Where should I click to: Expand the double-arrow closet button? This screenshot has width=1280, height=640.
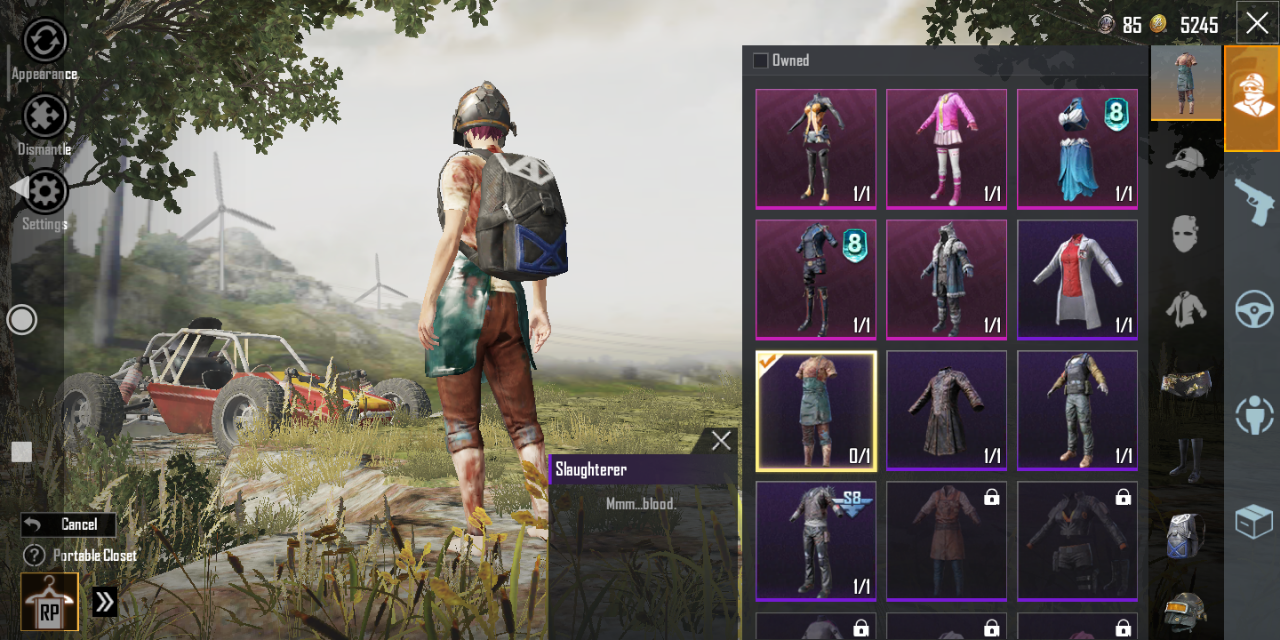pos(105,601)
